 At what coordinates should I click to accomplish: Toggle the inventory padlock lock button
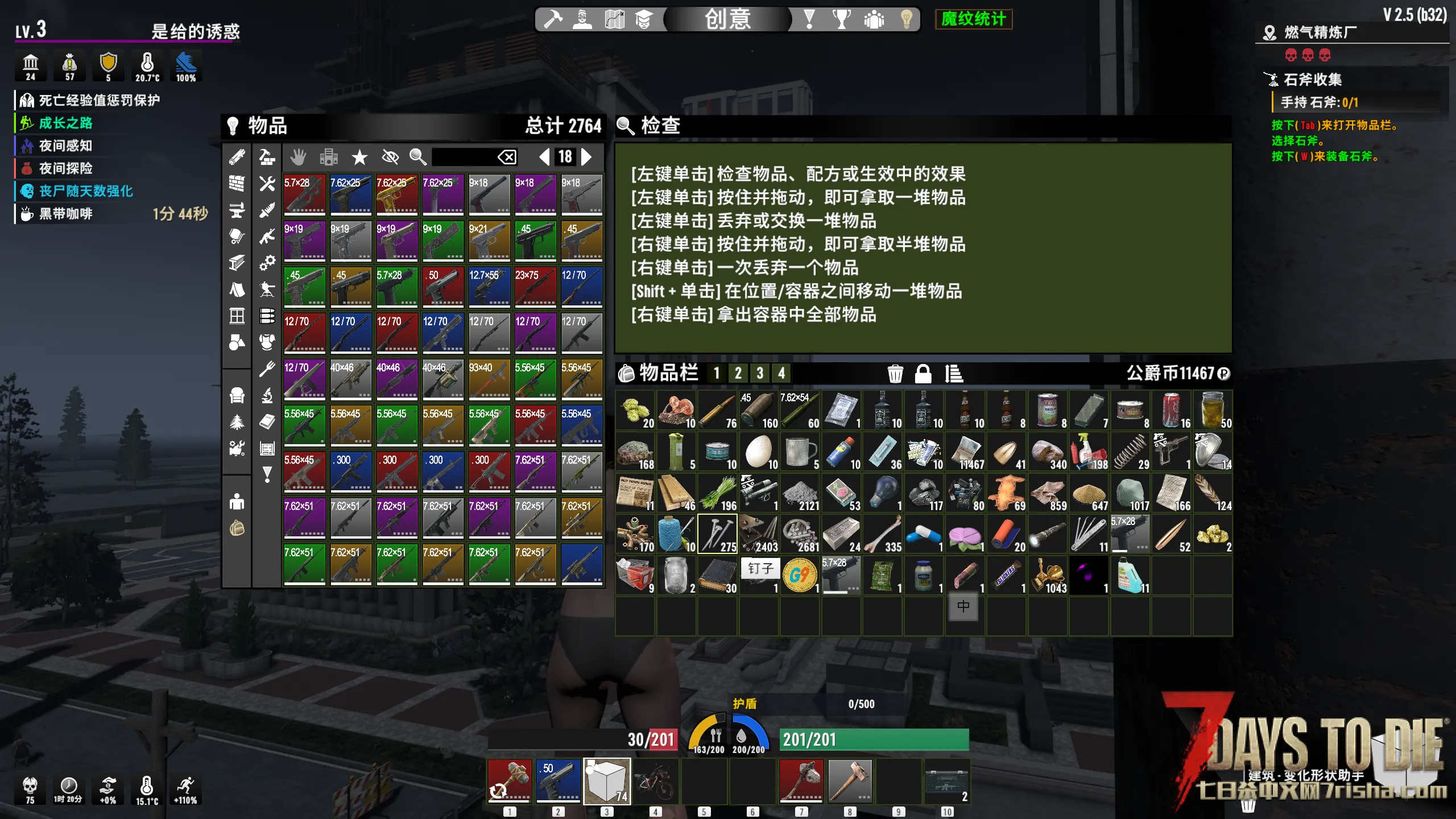coord(923,374)
